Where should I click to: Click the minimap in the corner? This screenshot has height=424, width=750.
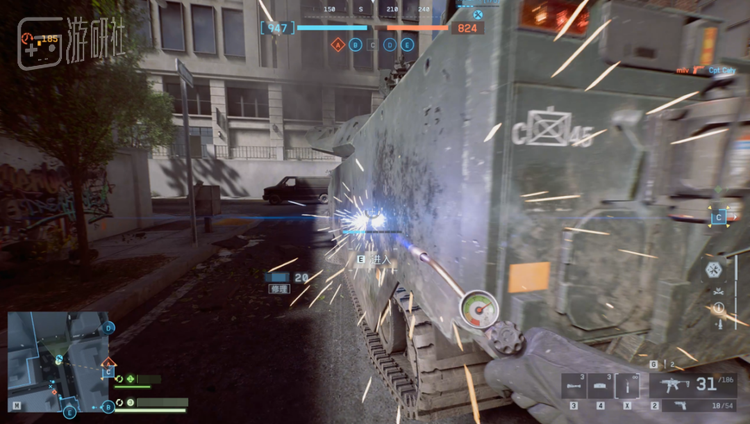tap(58, 361)
